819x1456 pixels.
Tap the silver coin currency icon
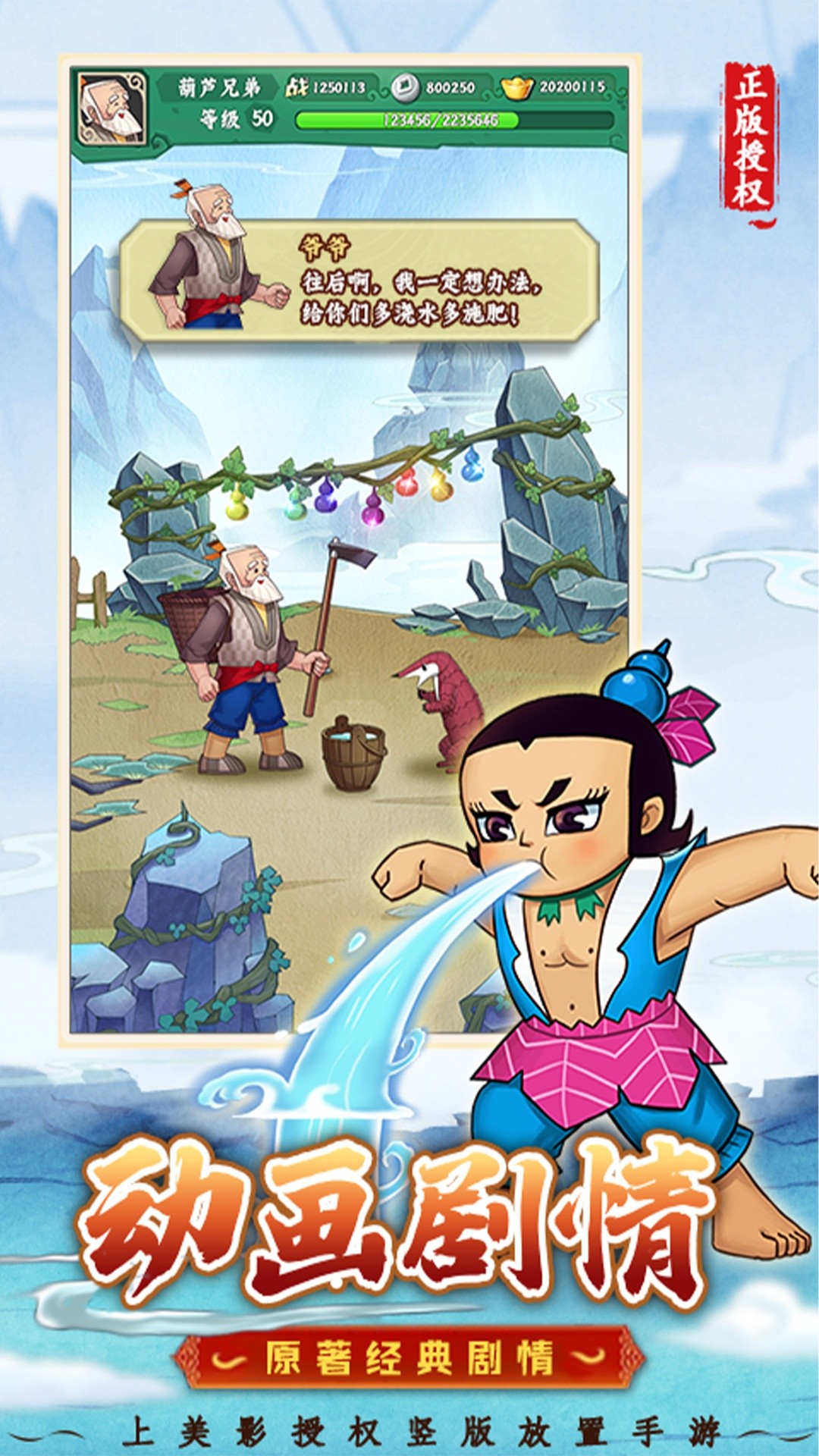click(x=404, y=88)
